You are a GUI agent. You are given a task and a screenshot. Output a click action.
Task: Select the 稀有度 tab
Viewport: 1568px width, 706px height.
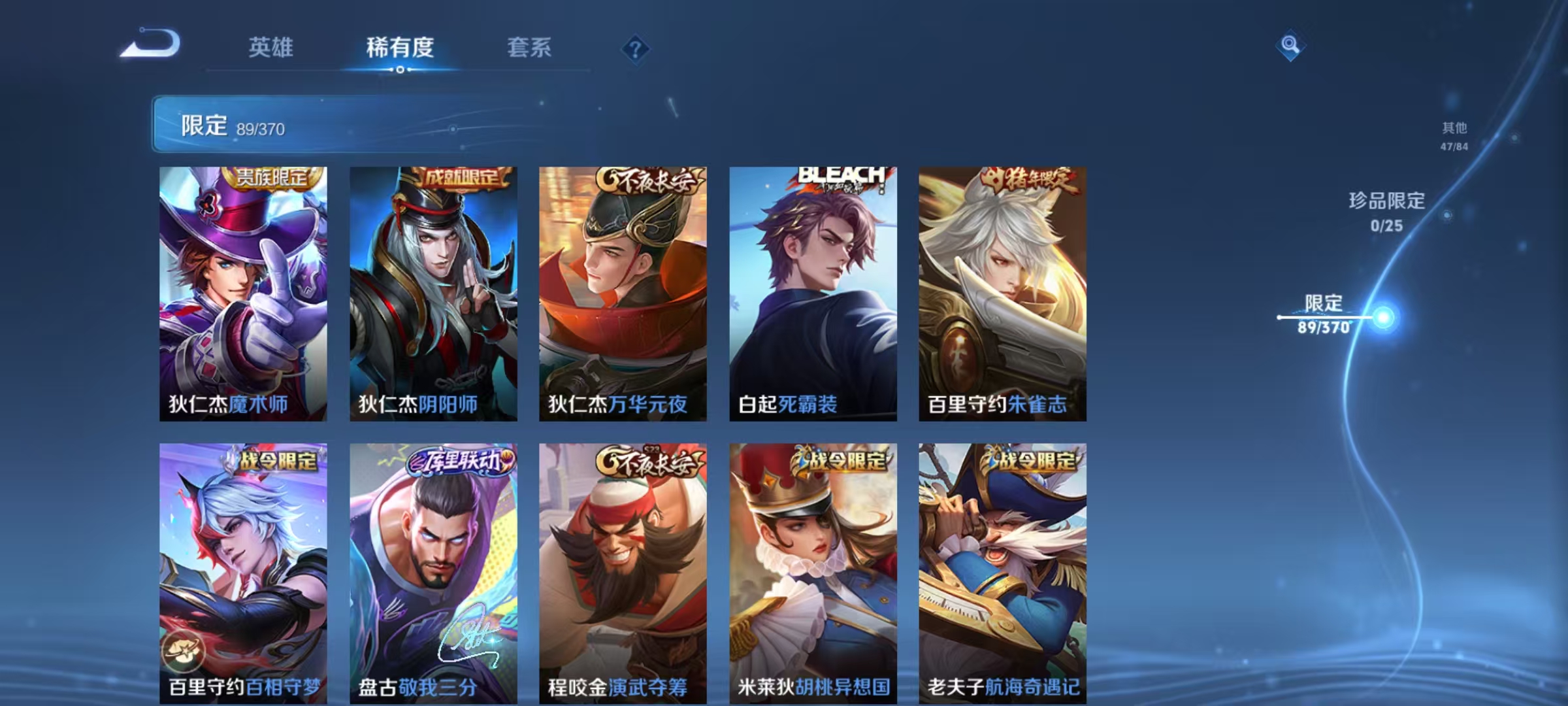click(400, 48)
